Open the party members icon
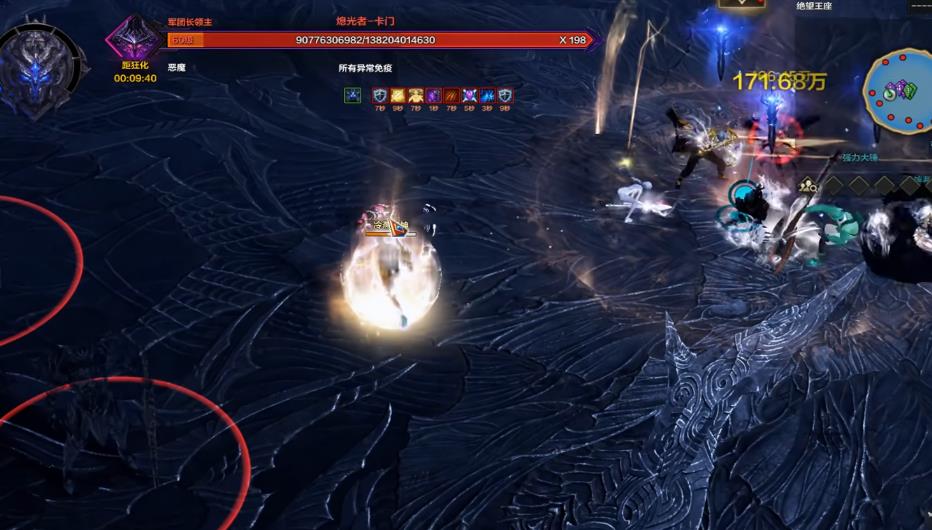 [807, 184]
